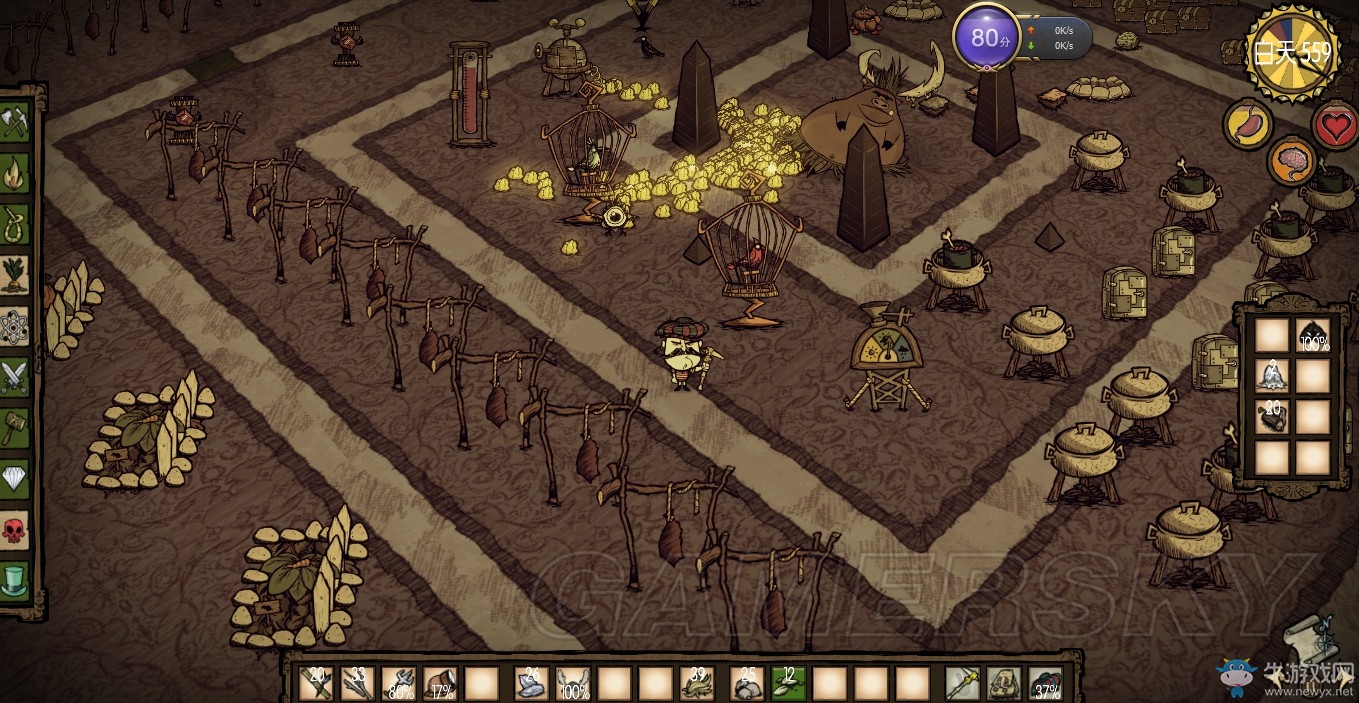
Task: Open the Tools crafting tab
Action: (x=15, y=124)
